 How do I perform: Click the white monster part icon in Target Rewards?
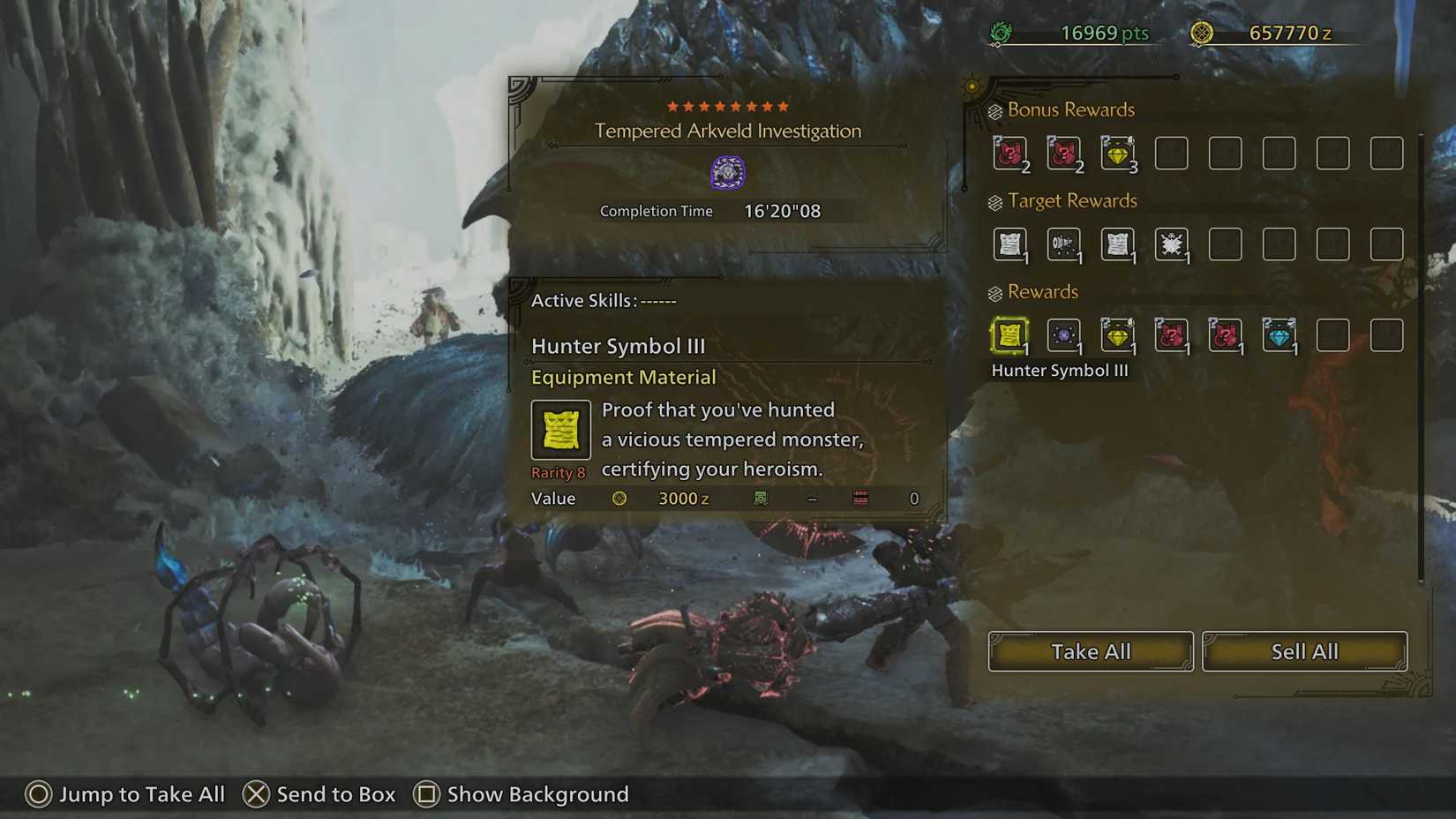click(1171, 245)
